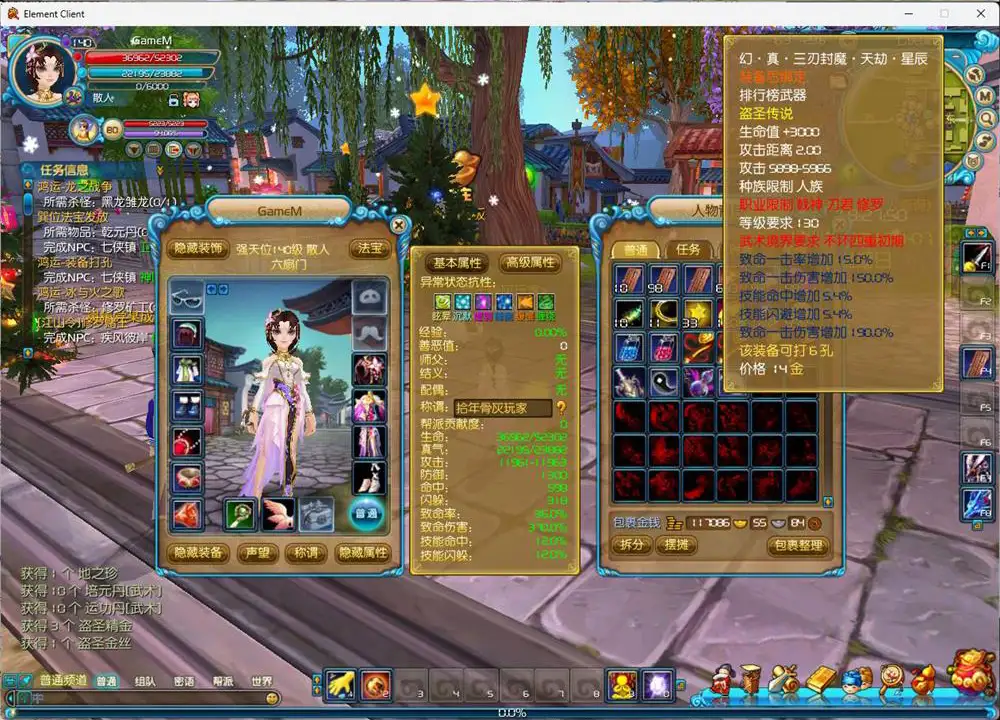This screenshot has width=1000, height=720.
Task: Click the 隐藏装备 button
Action: 199,553
